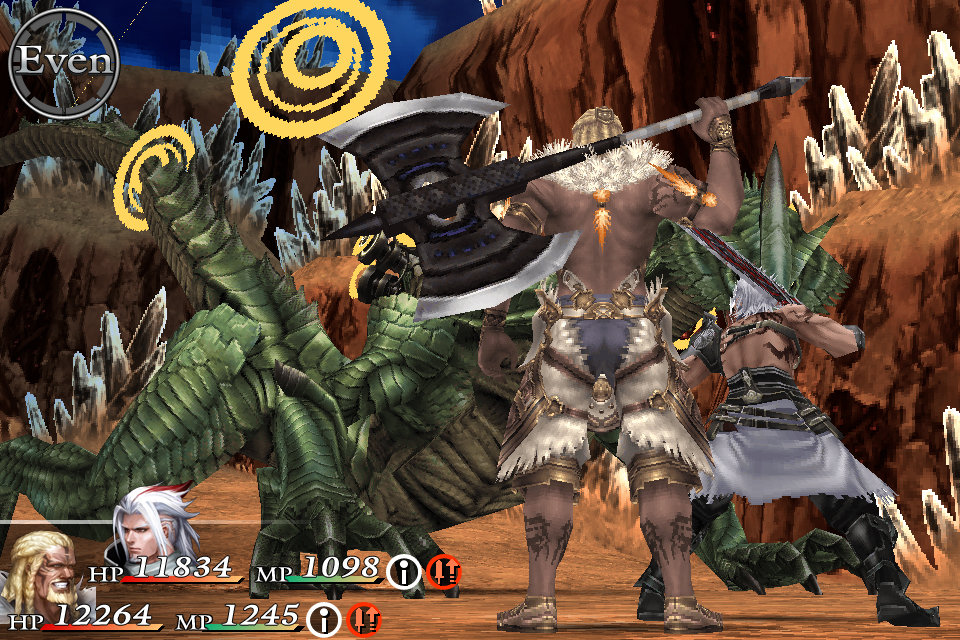
Task: Open info icon beside MP 1098
Action: (403, 571)
